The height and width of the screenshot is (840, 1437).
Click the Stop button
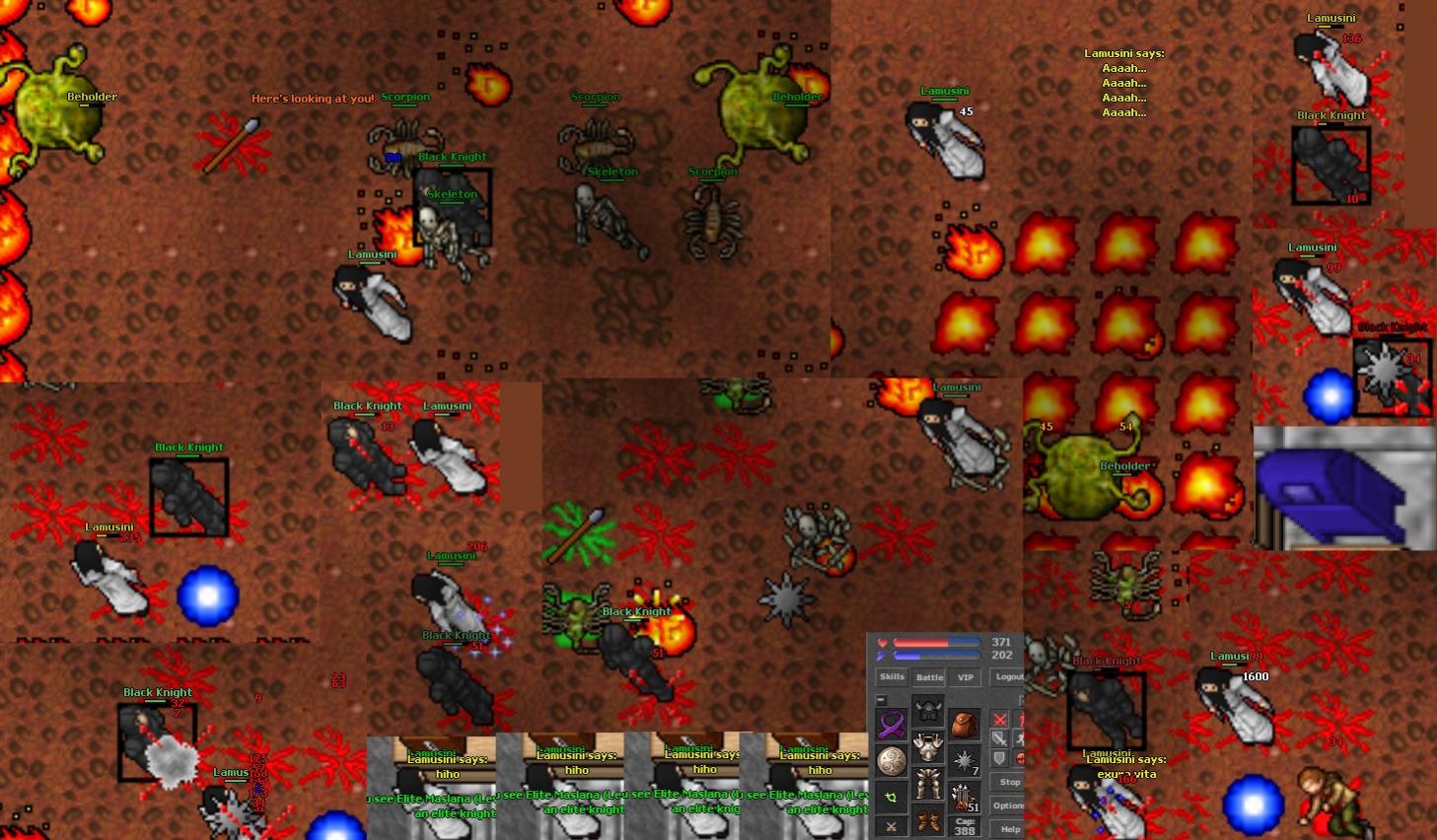(x=1009, y=782)
